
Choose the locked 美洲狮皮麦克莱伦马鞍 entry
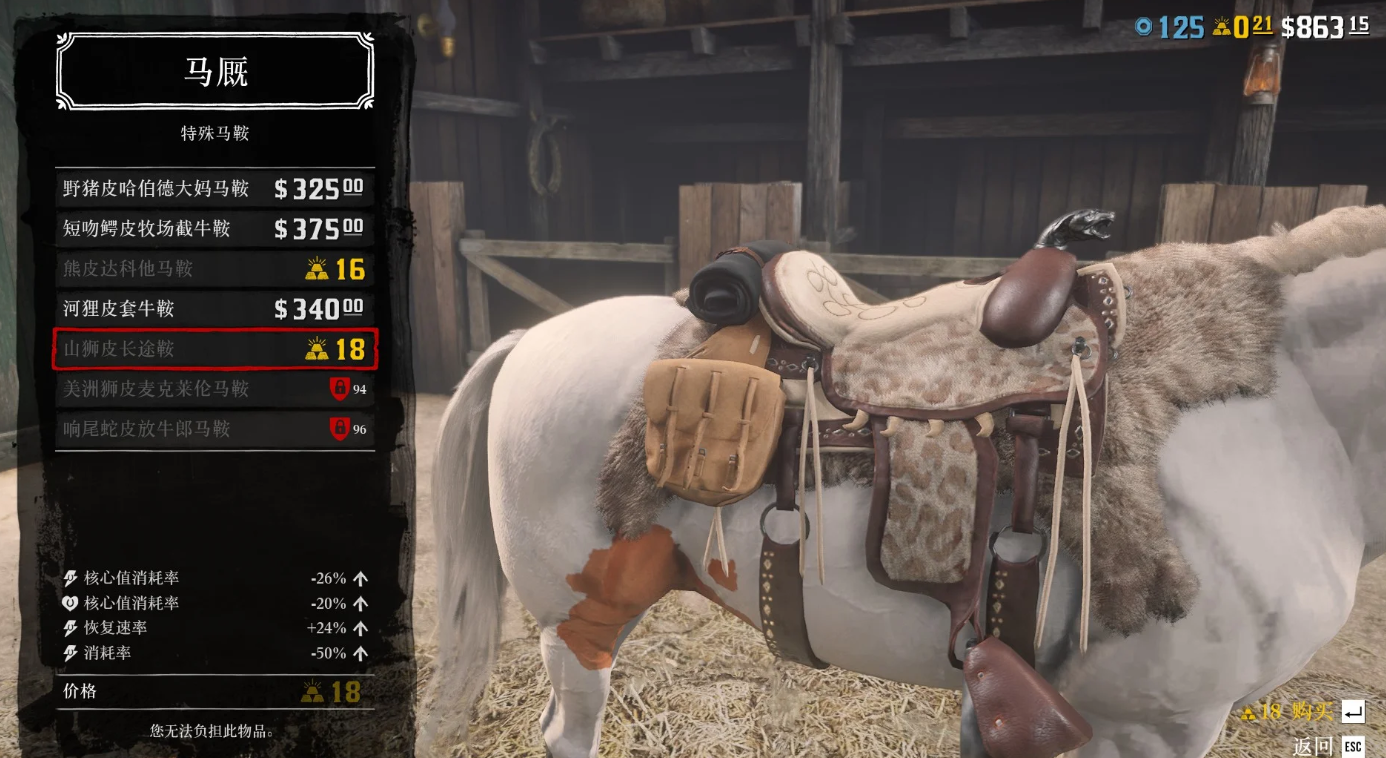click(215, 389)
